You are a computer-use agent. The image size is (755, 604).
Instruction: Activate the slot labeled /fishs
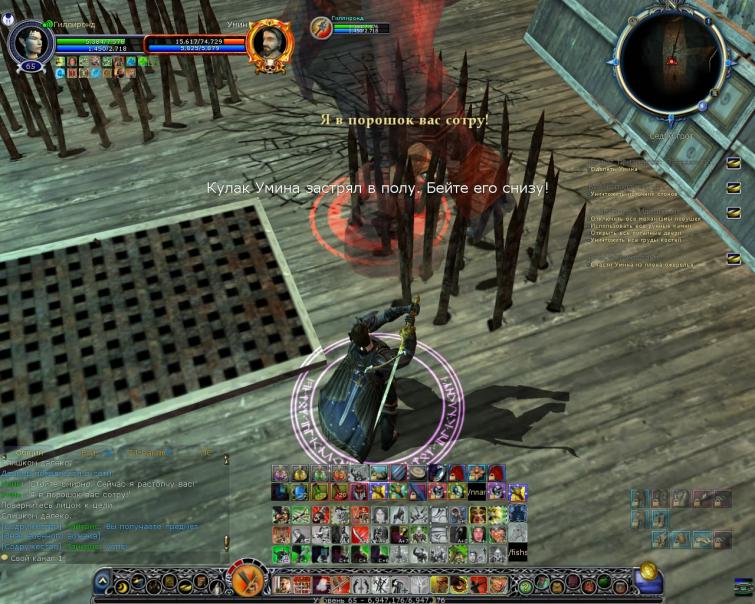(517, 552)
